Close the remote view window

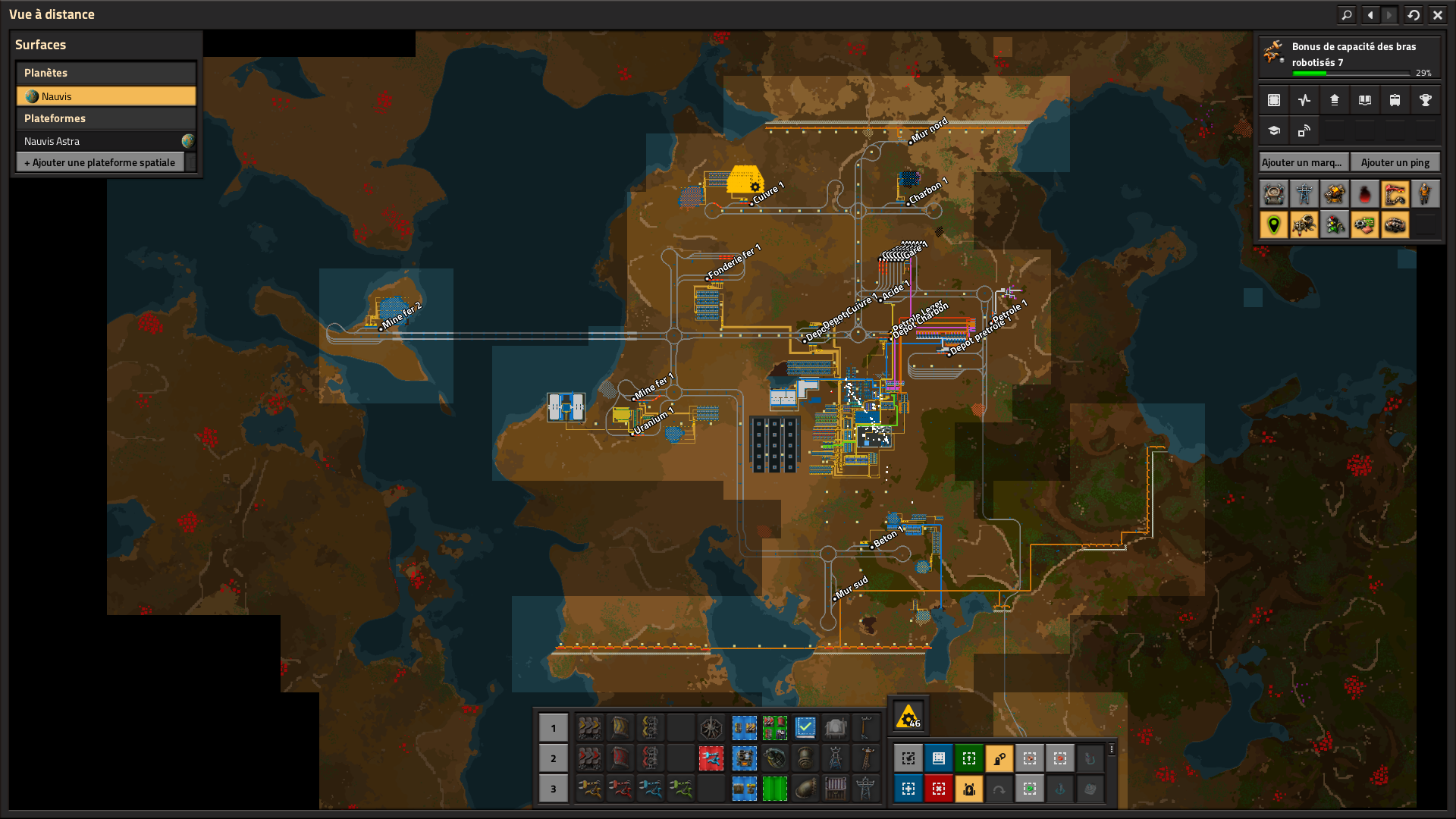1438,14
